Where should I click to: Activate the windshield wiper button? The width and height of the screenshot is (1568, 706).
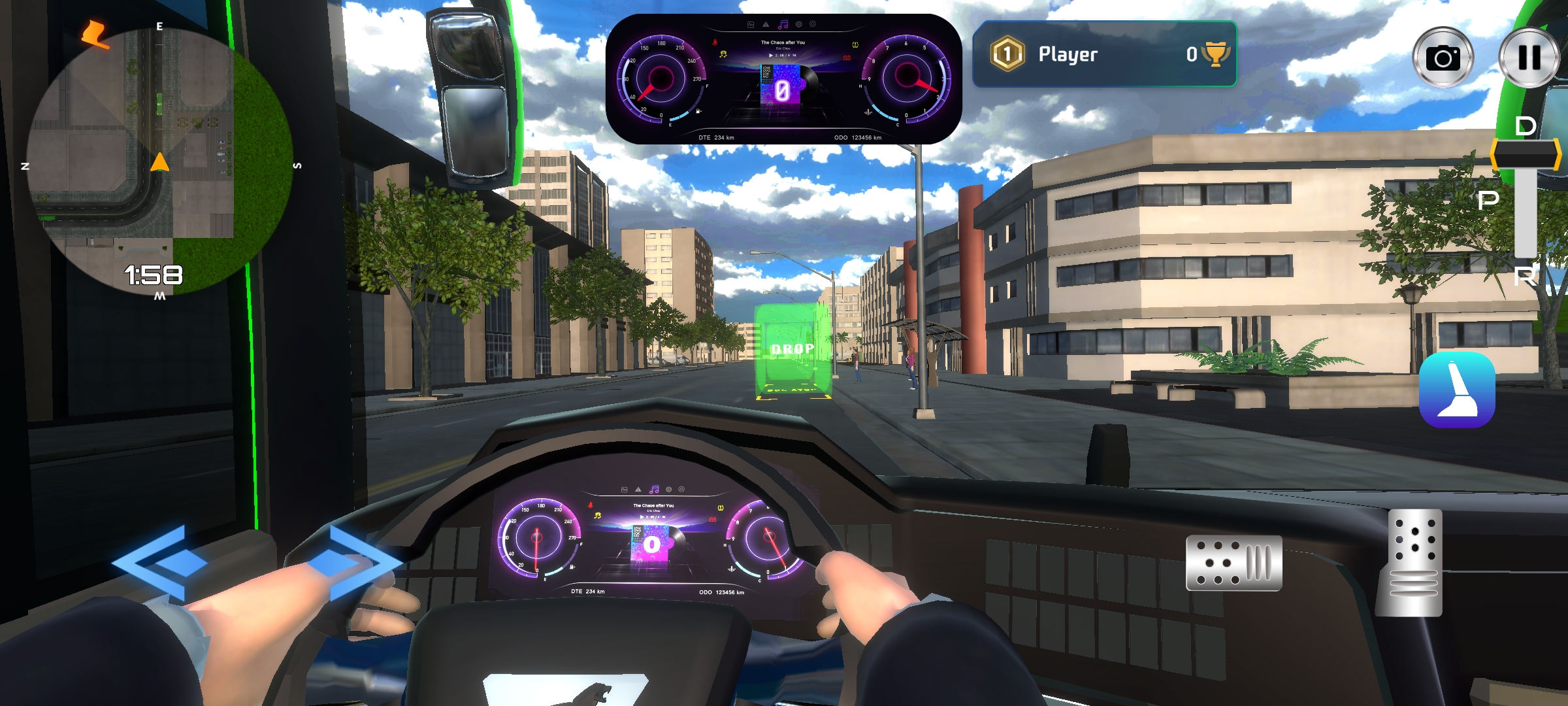click(1457, 390)
